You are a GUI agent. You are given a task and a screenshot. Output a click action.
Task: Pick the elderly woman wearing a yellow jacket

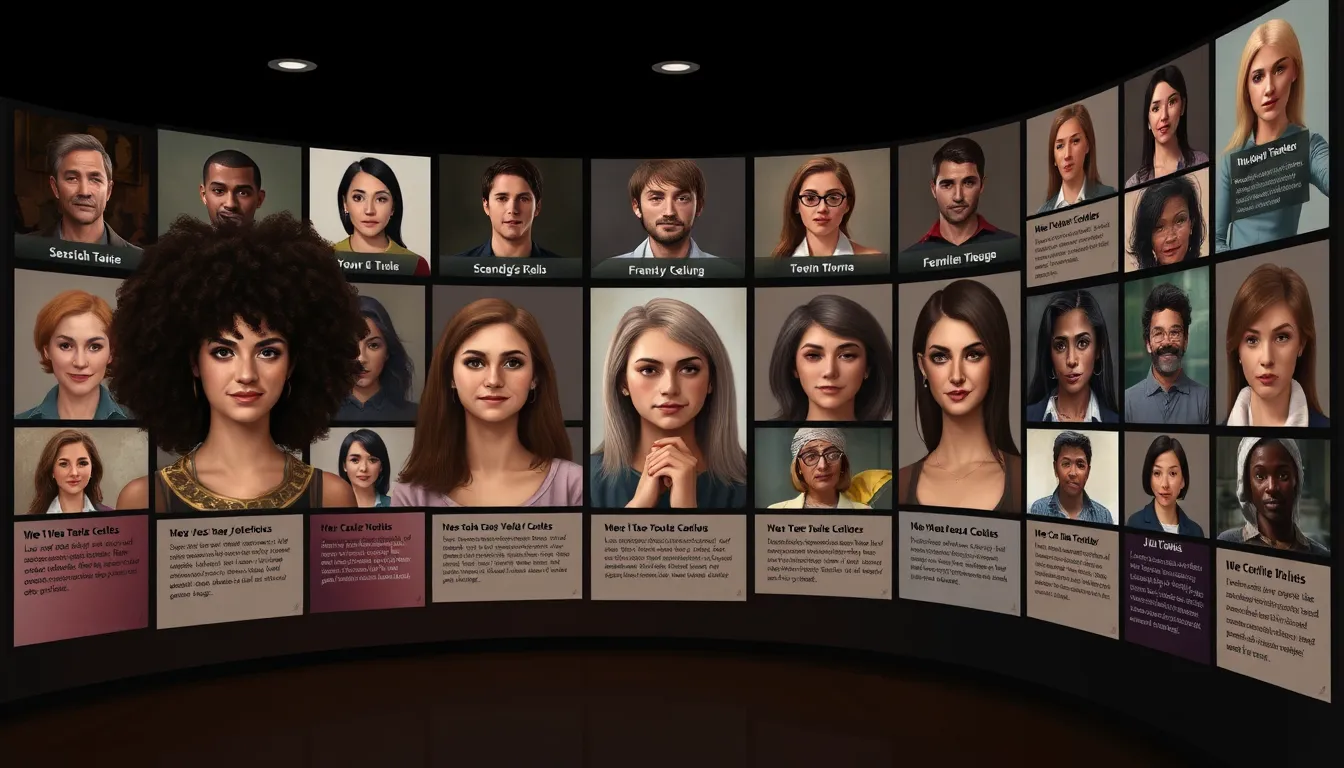[x=821, y=468]
